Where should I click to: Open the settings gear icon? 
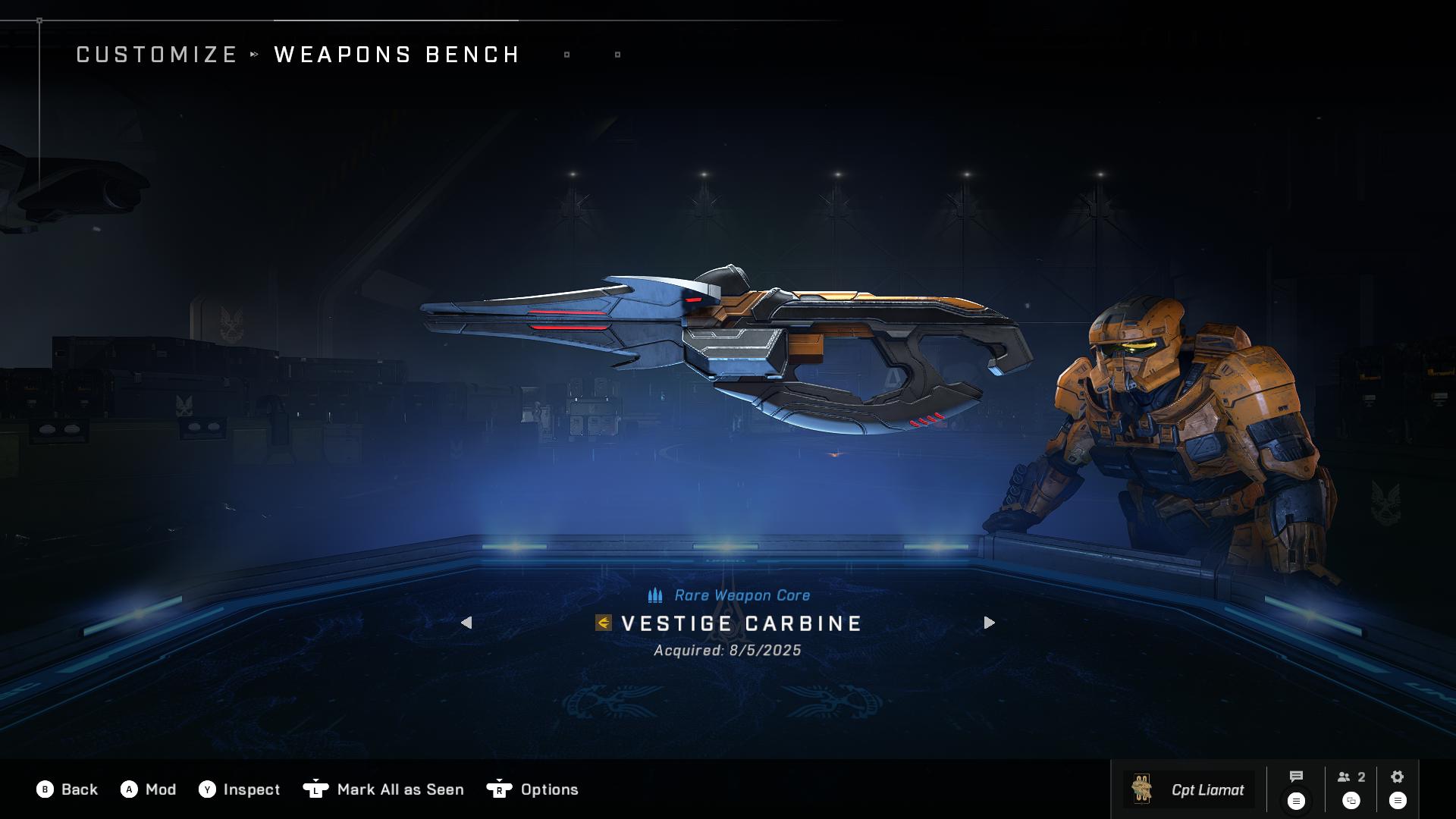coord(1398,777)
